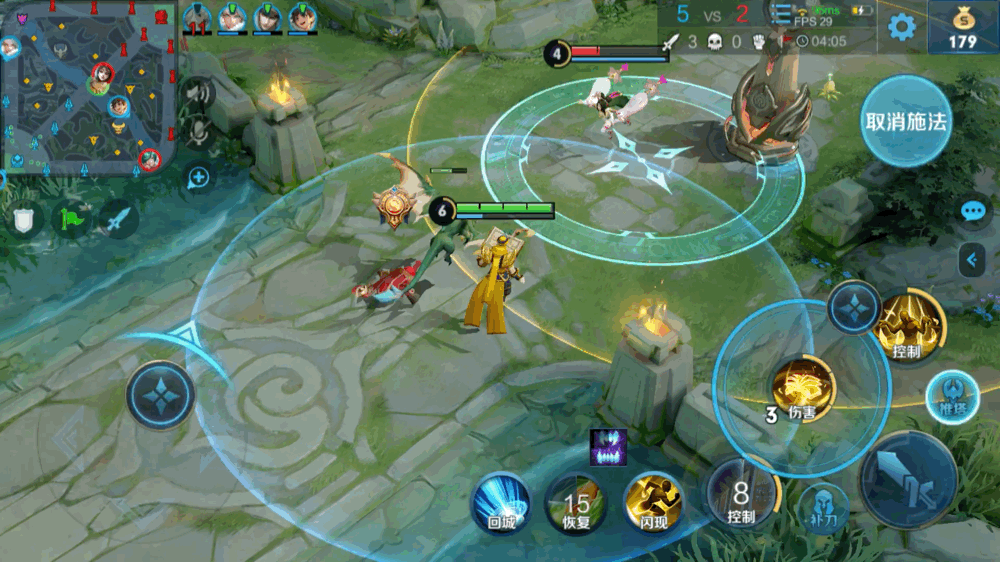
Task: Cast the 闪现 flash spell
Action: (653, 502)
